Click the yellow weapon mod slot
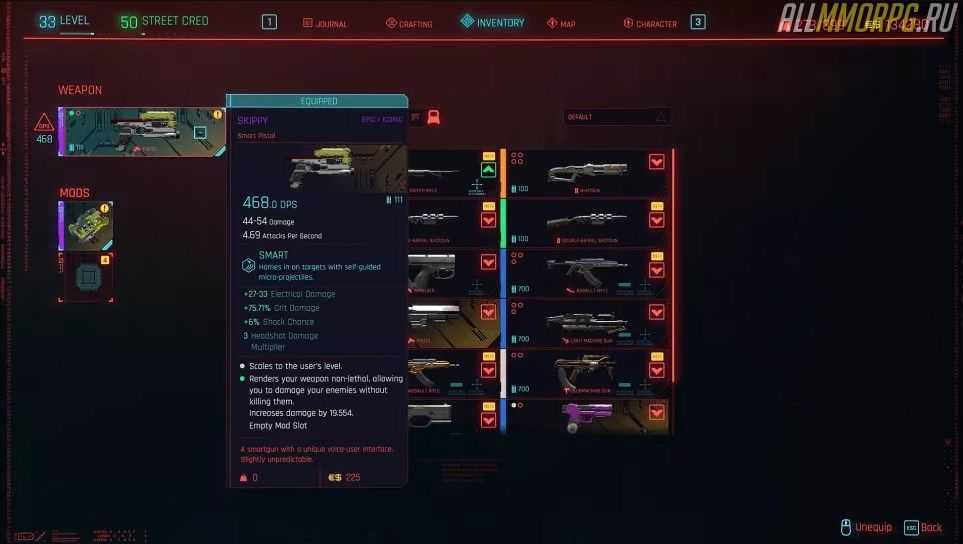 [86, 226]
